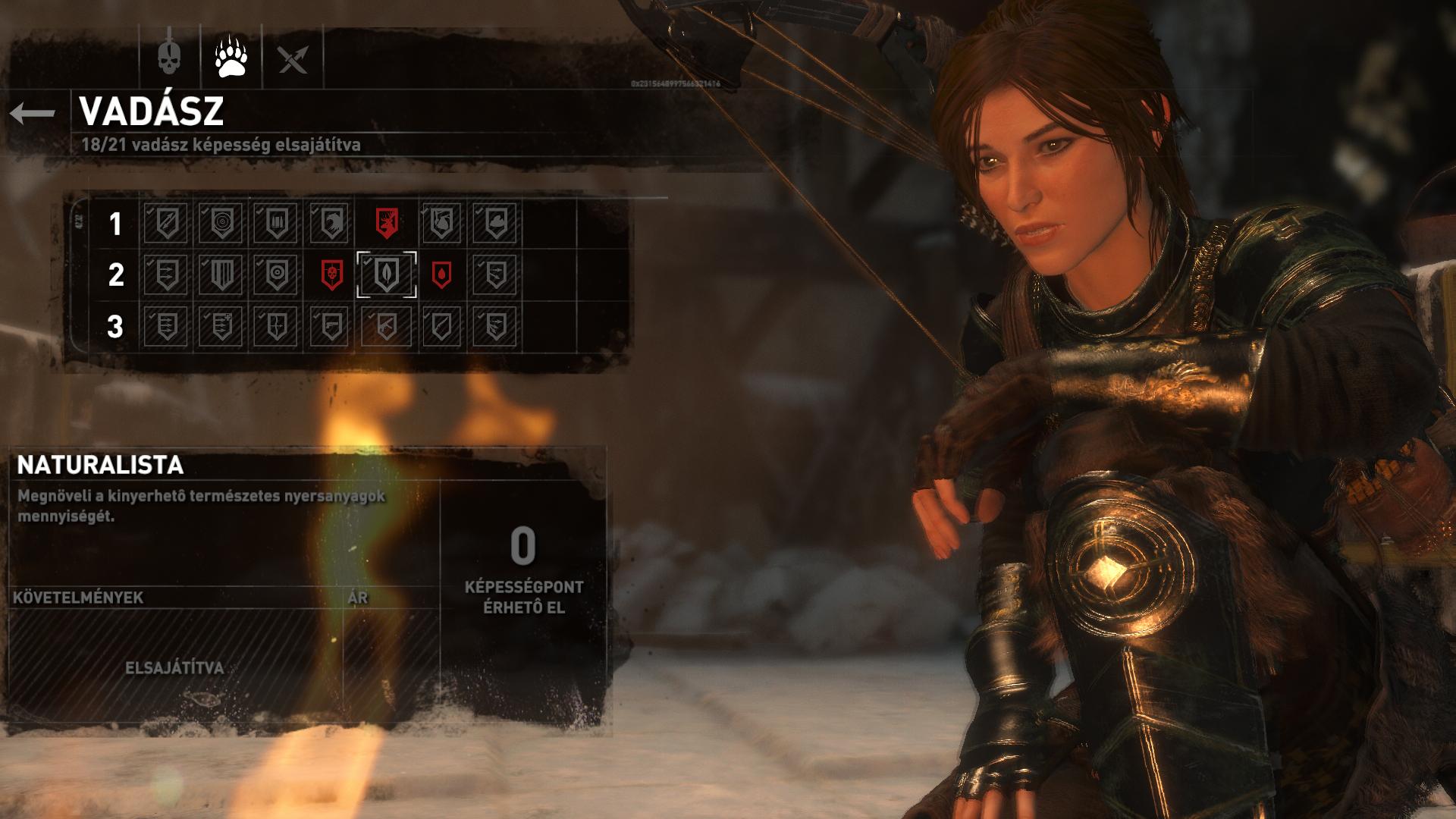Pick the three arrows with plus skill
This screenshot has height=819, width=1456.
pos(221,327)
